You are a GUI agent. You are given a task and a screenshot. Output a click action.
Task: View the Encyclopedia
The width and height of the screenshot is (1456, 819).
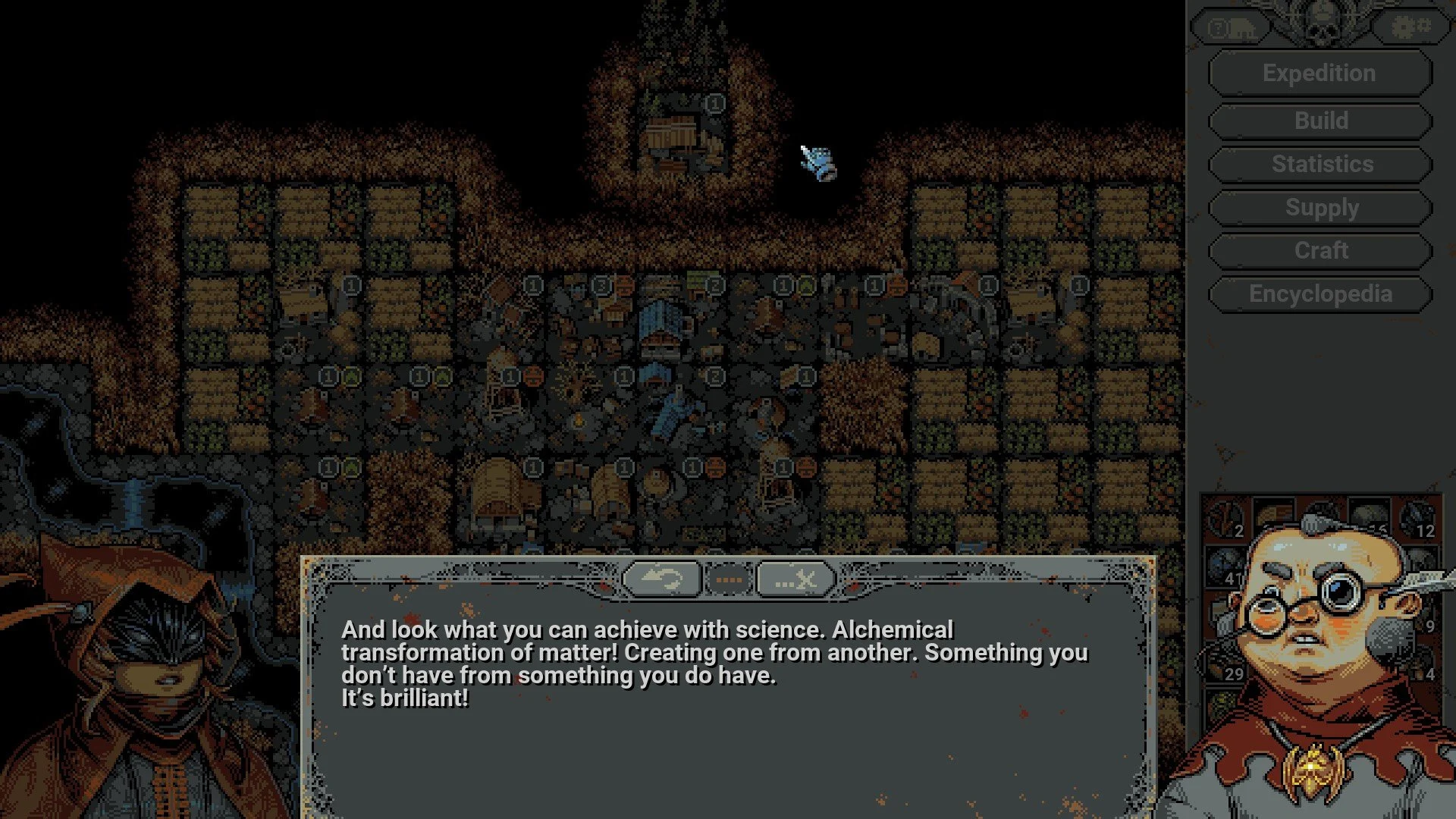coord(1319,294)
